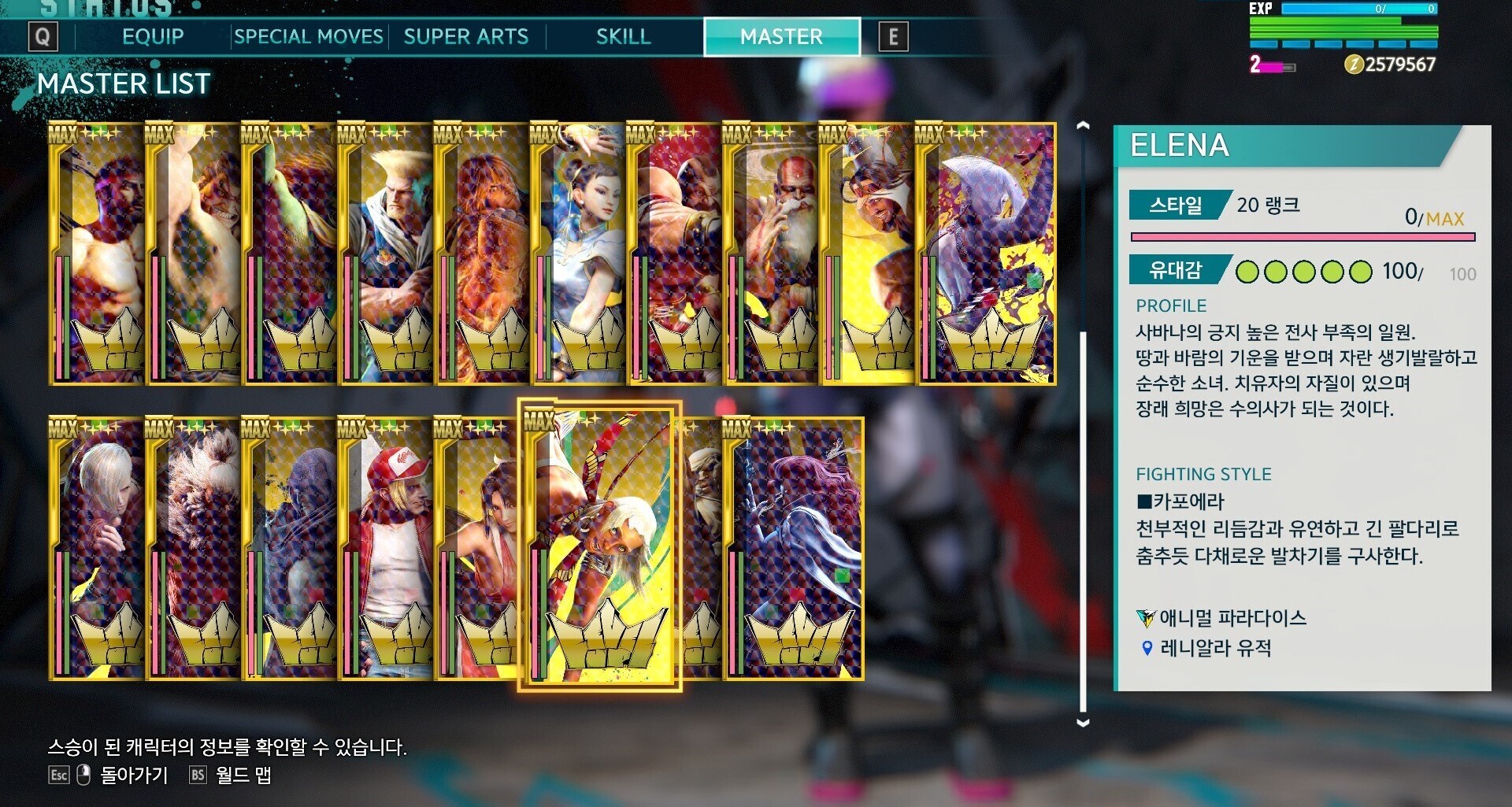The image size is (1512, 807).
Task: Click the master list scroll-up arrow
Action: click(x=1083, y=126)
